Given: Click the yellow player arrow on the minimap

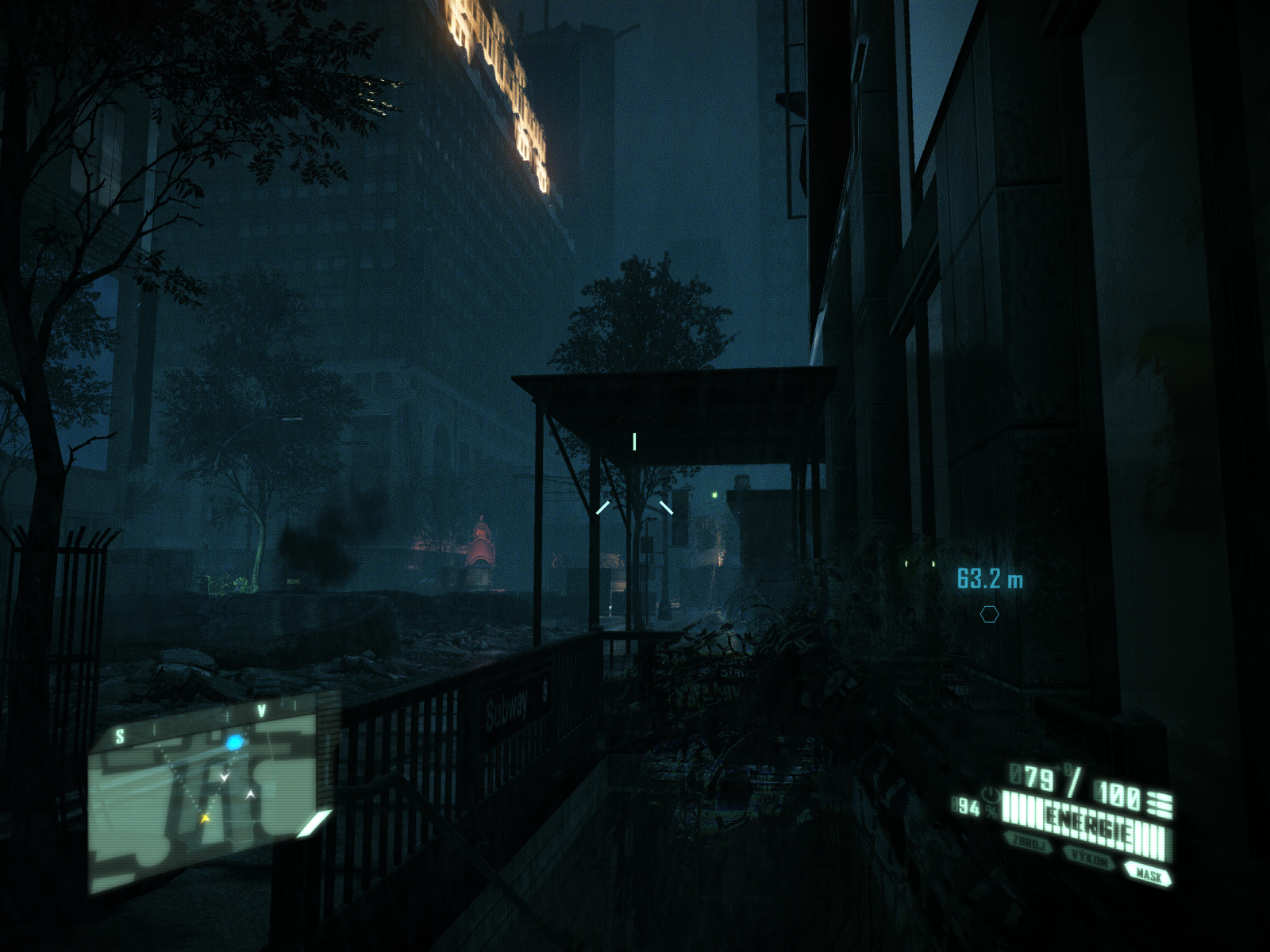Looking at the screenshot, I should click(x=206, y=817).
